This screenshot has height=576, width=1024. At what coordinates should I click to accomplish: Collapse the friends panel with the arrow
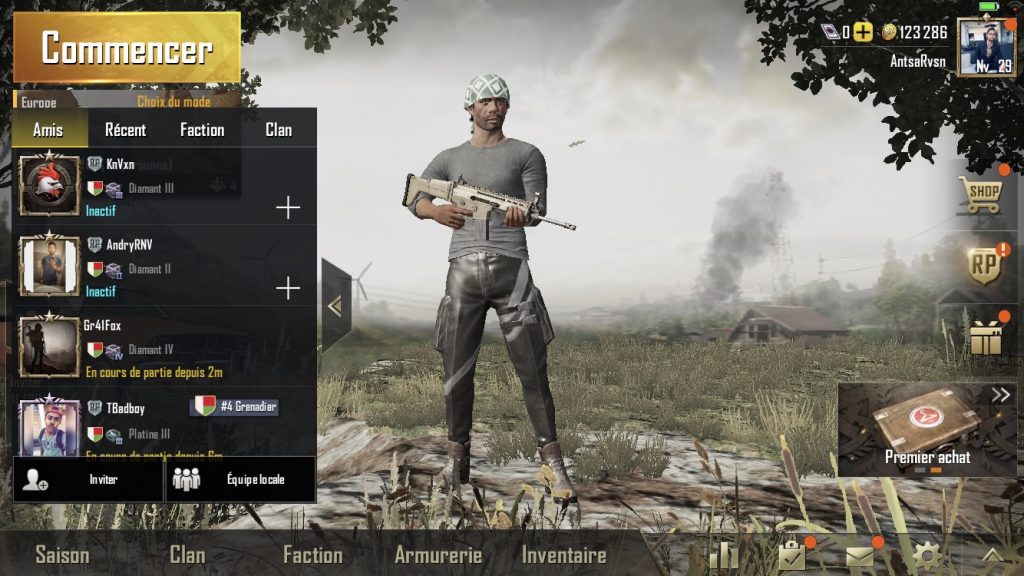tap(335, 306)
